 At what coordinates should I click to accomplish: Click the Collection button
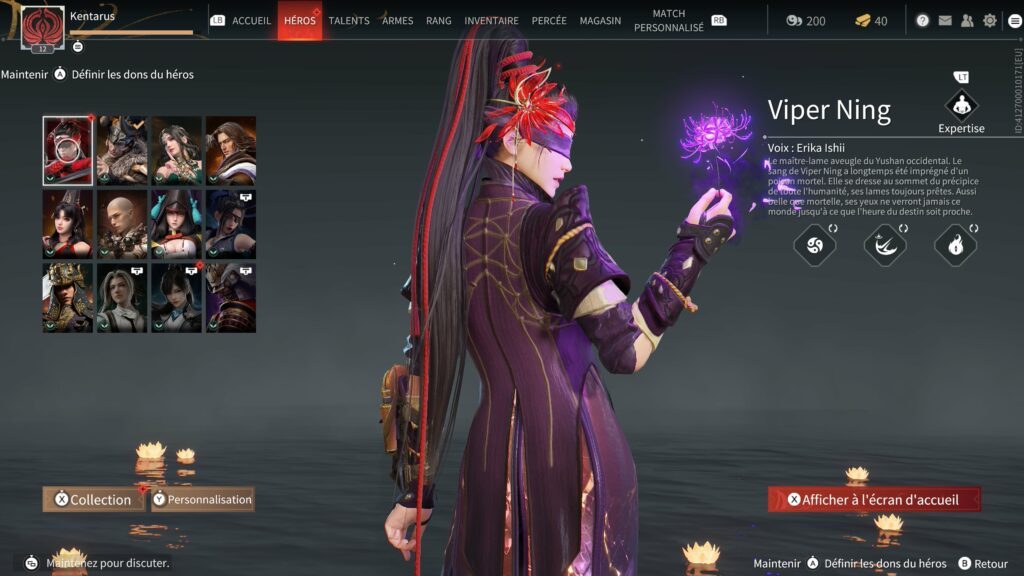[93, 499]
